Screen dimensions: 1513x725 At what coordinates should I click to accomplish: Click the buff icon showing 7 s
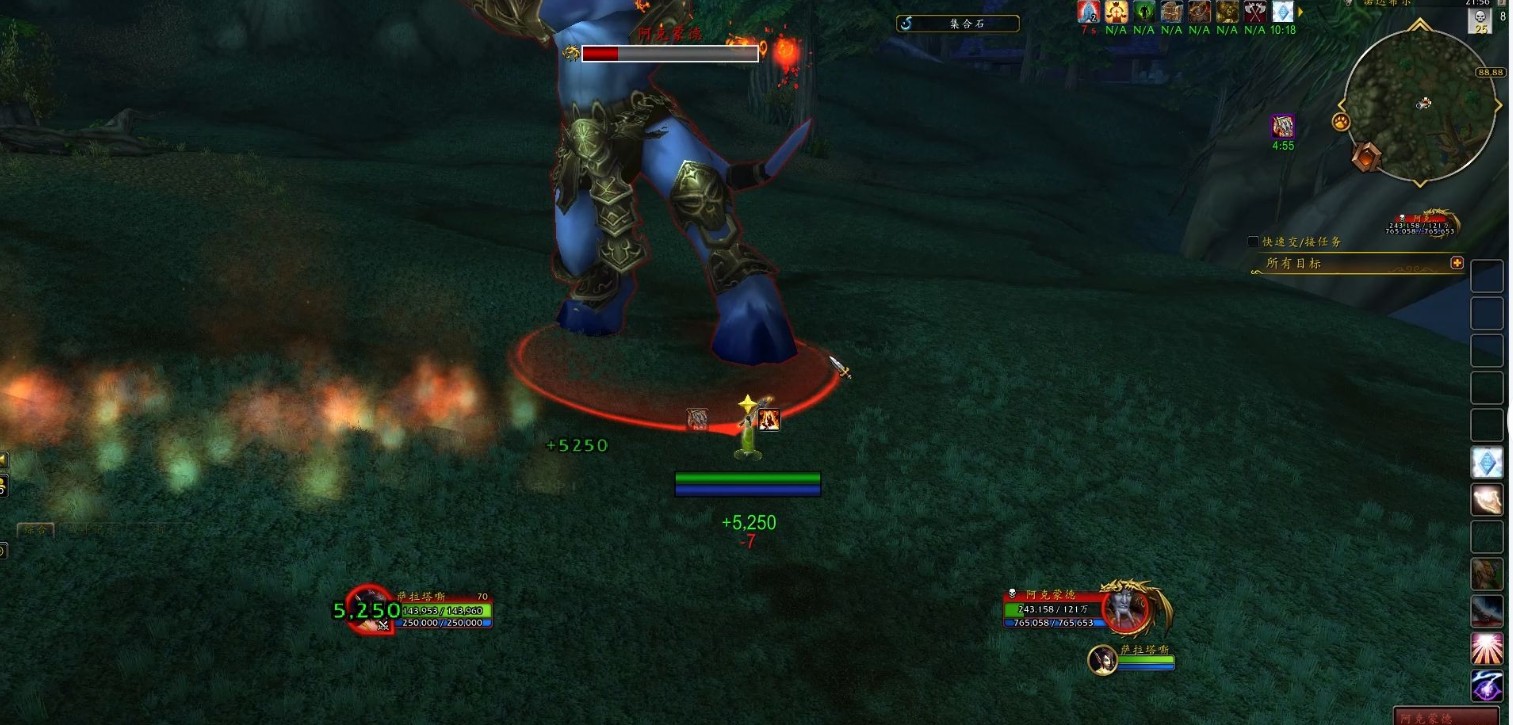click(x=1089, y=12)
